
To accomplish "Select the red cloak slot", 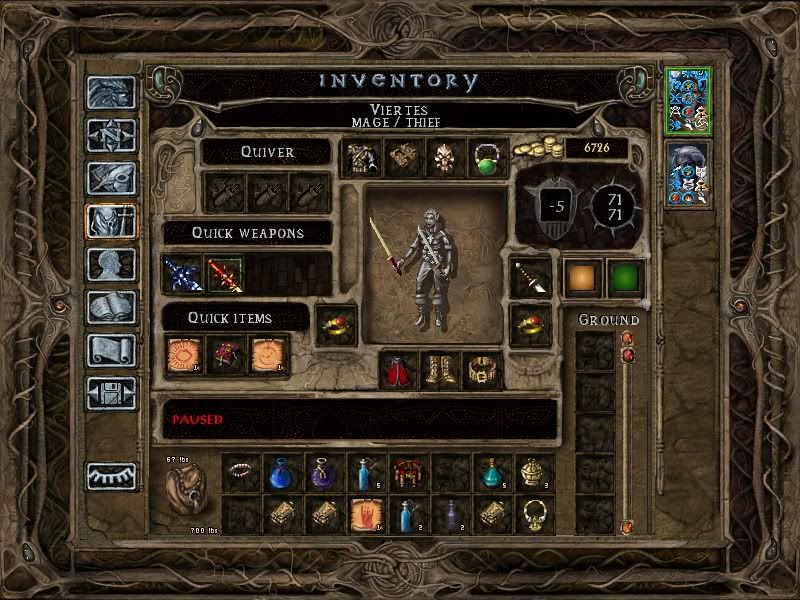I will click(400, 371).
